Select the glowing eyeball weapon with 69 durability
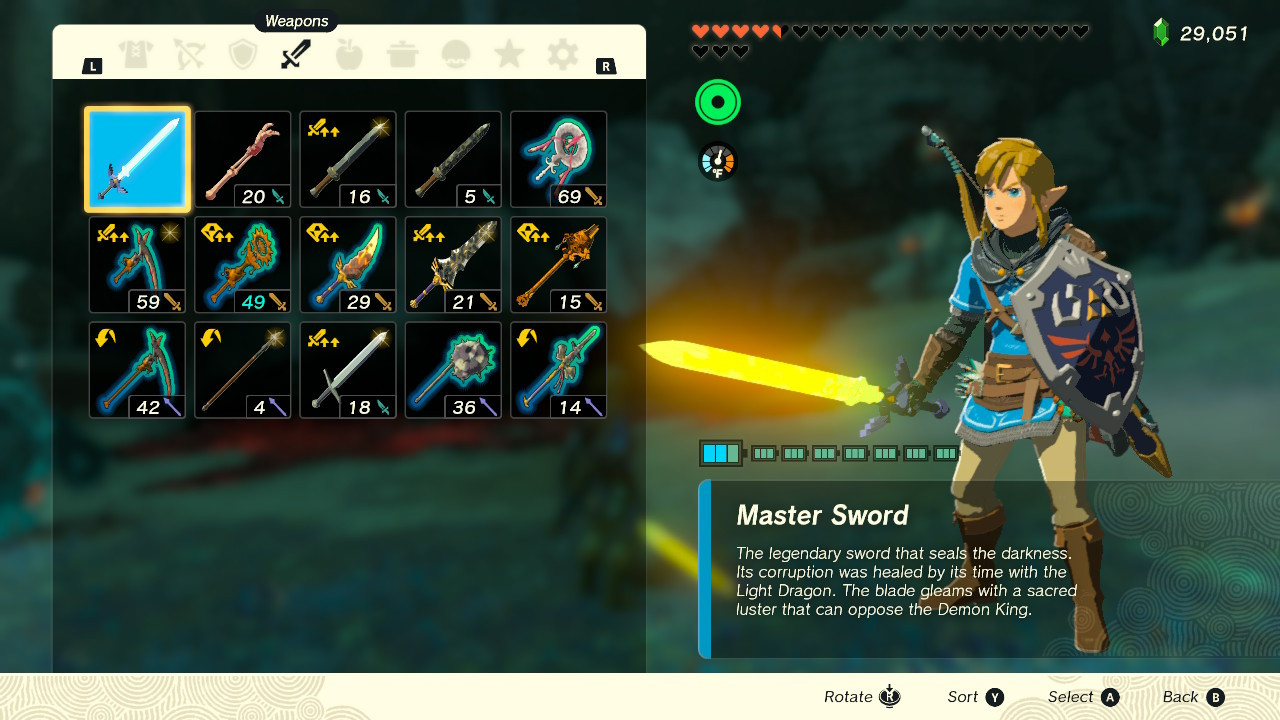Viewport: 1280px width, 720px height. coord(558,159)
